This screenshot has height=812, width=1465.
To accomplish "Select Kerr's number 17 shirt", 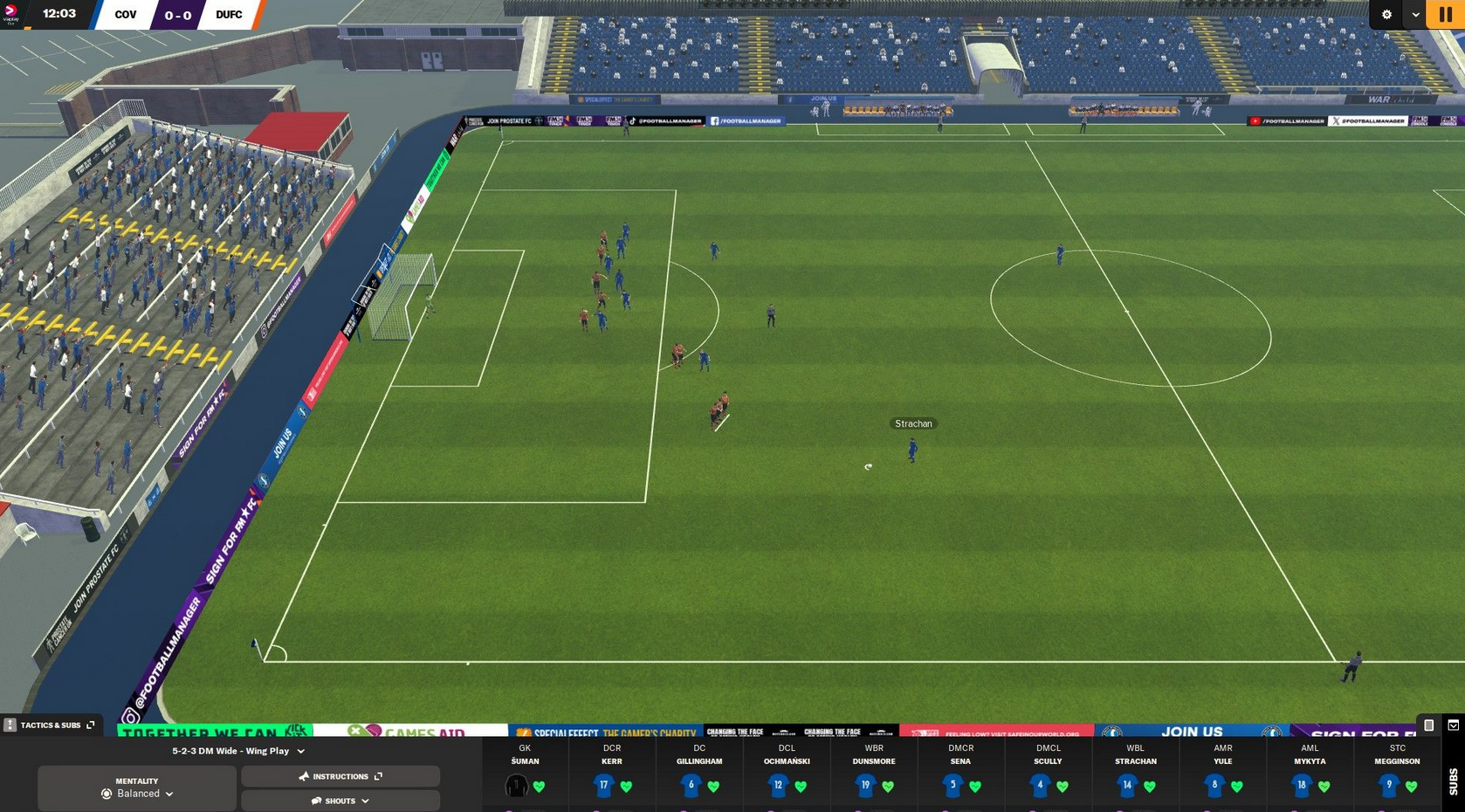I will point(604,785).
